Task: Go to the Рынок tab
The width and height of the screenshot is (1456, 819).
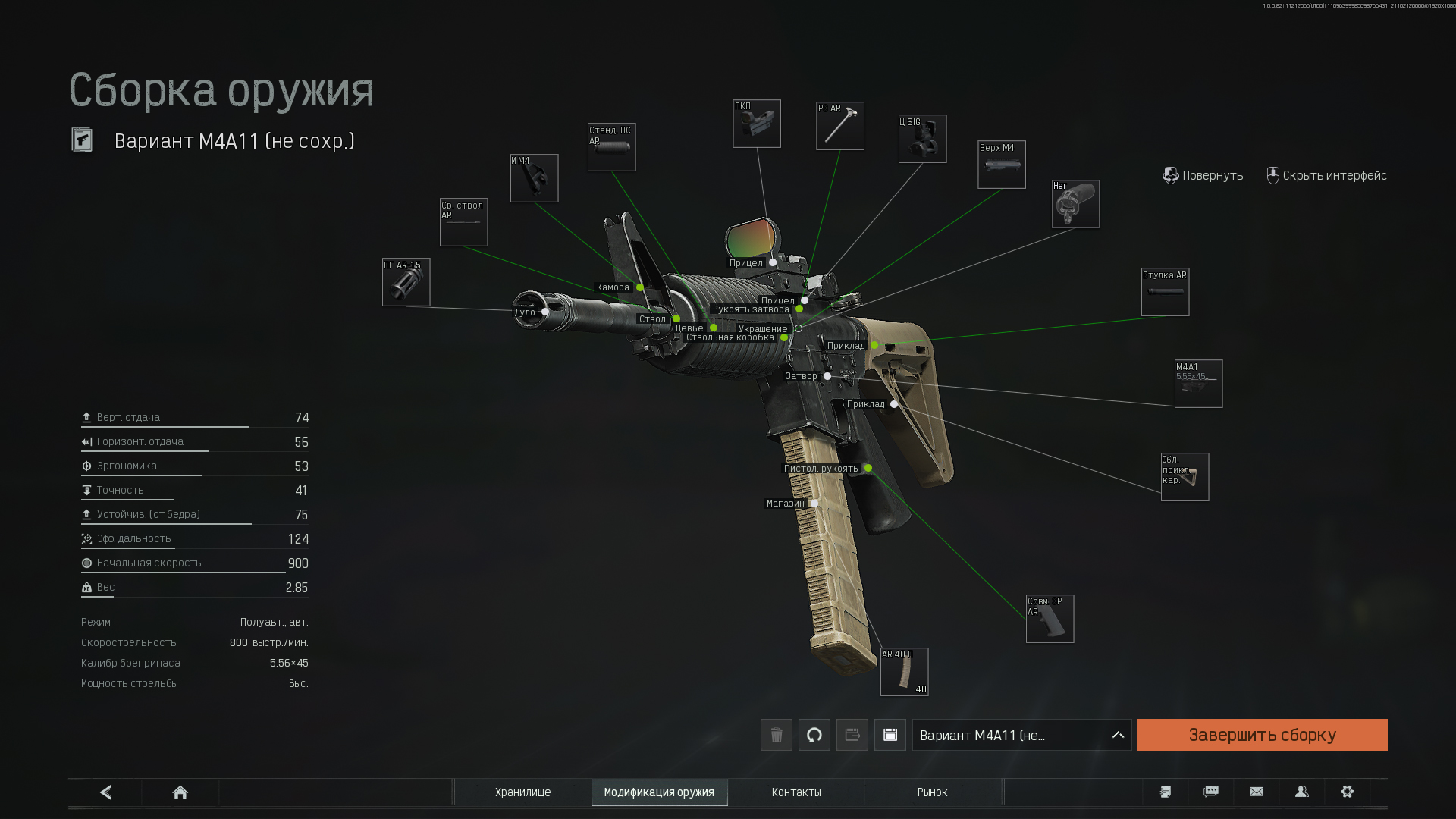Action: pyautogui.click(x=932, y=792)
